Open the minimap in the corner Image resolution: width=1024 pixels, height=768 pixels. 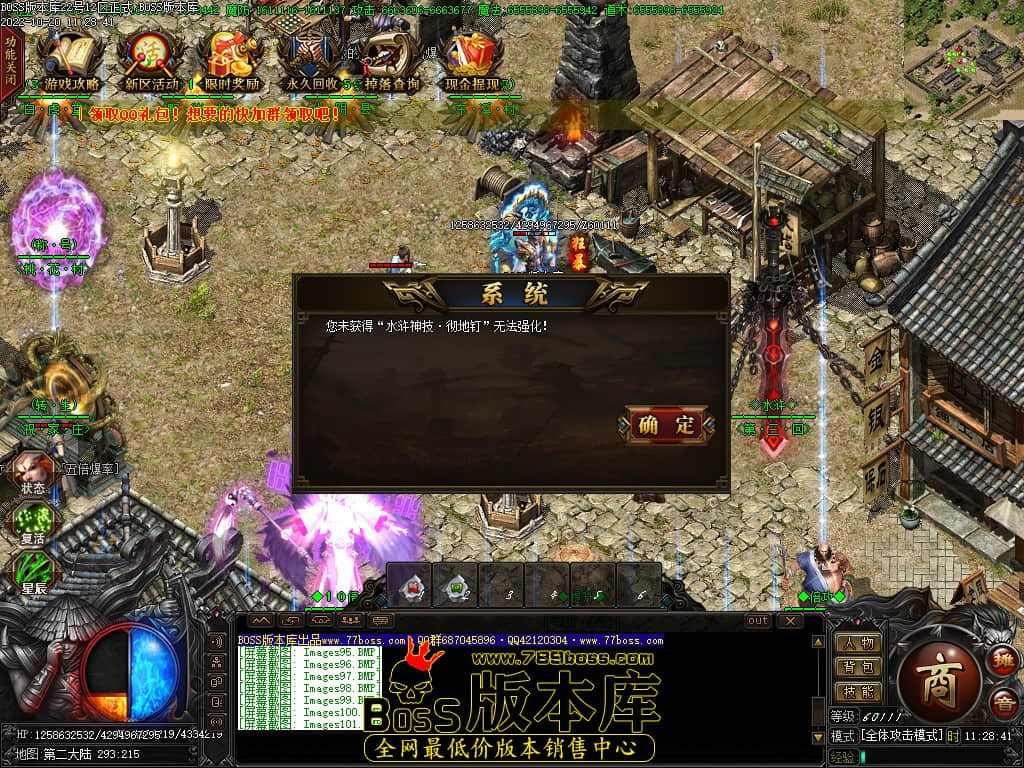click(963, 58)
